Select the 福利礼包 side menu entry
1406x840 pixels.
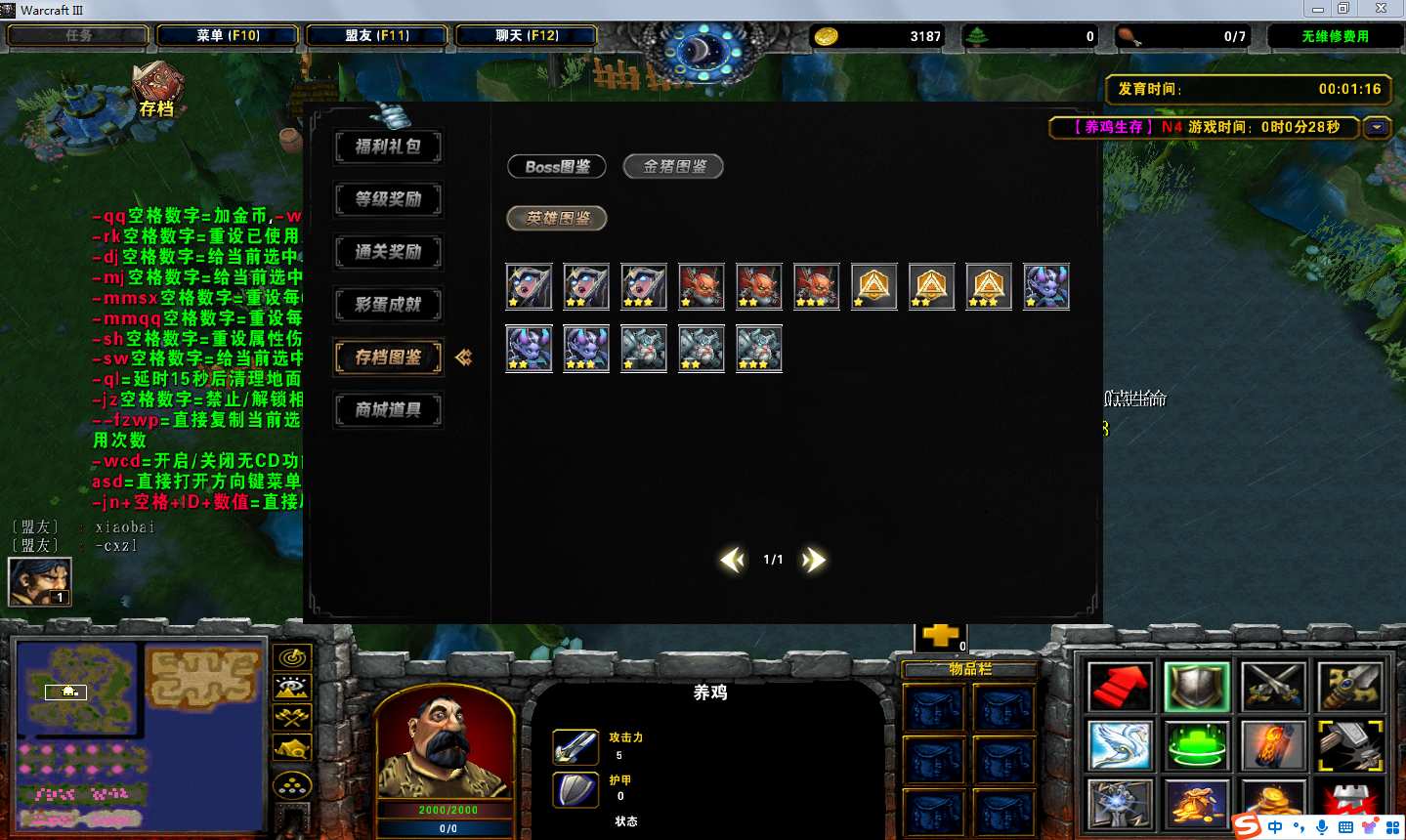(x=388, y=147)
